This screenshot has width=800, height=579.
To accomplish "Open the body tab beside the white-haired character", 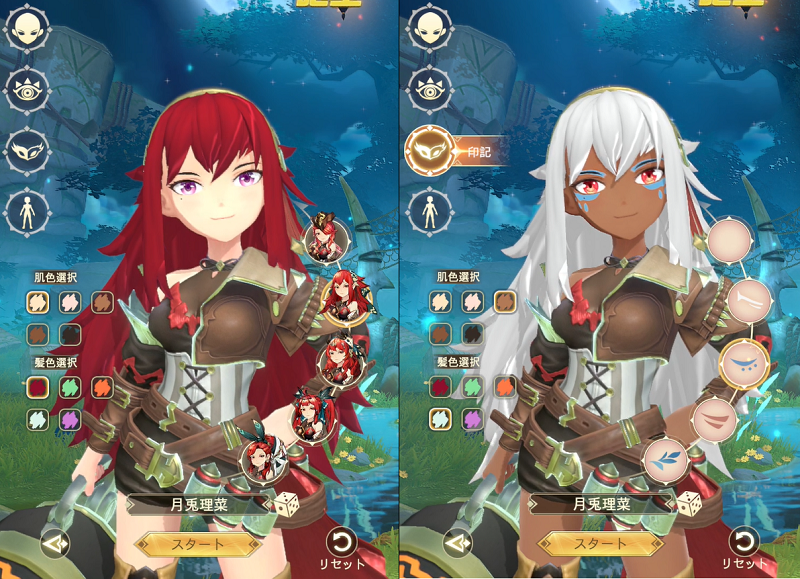I will [x=428, y=211].
